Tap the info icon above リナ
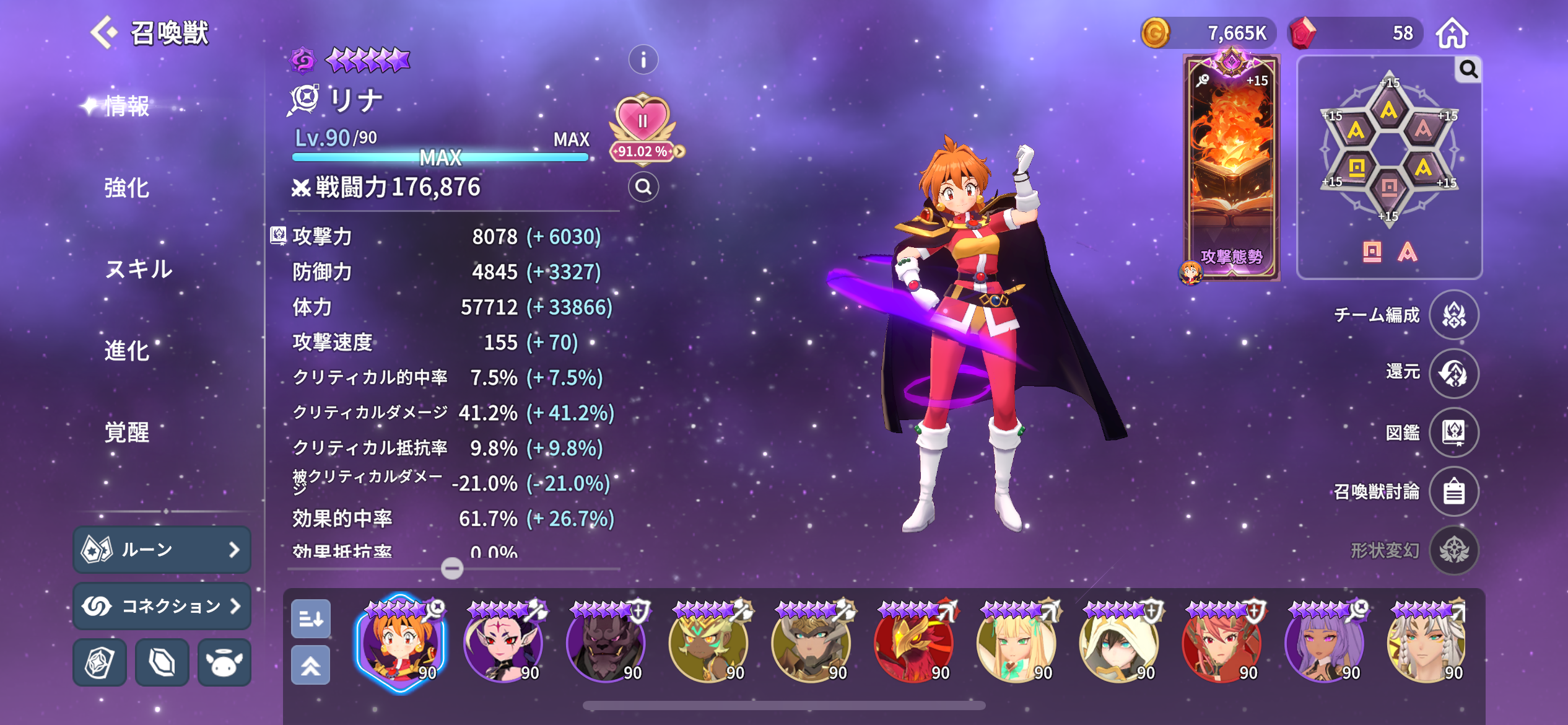Screen dimensions: 1568x725 [x=643, y=60]
